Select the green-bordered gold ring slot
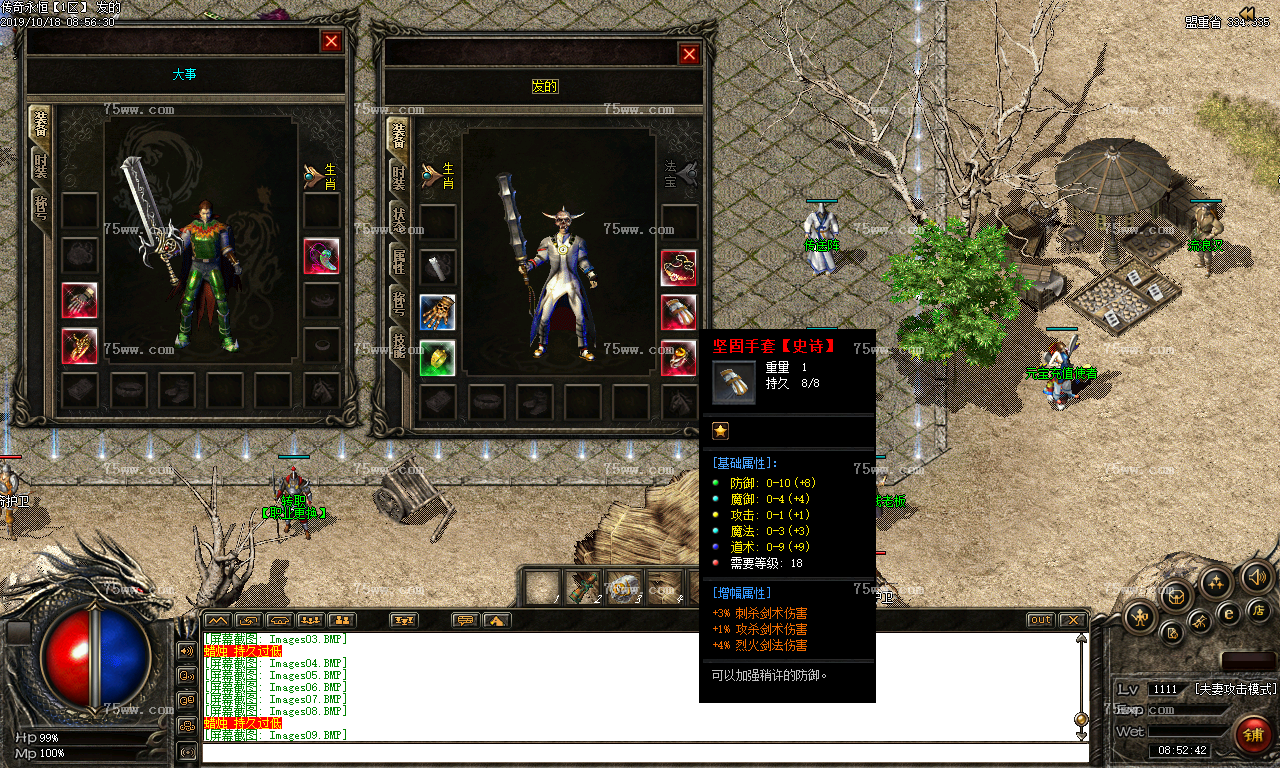The image size is (1280, 768). click(438, 358)
